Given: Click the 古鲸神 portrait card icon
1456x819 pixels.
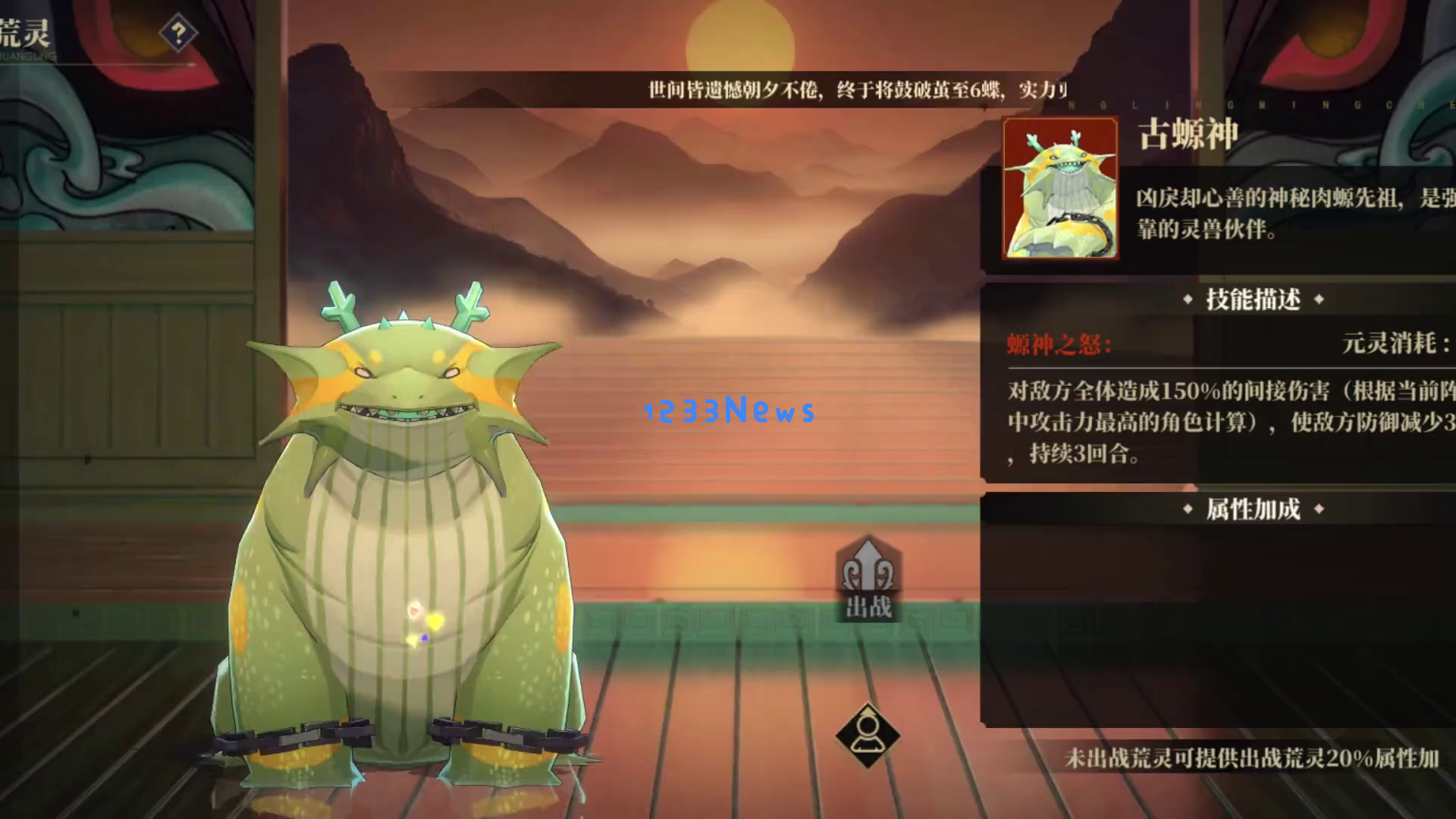Looking at the screenshot, I should pos(1059,189).
